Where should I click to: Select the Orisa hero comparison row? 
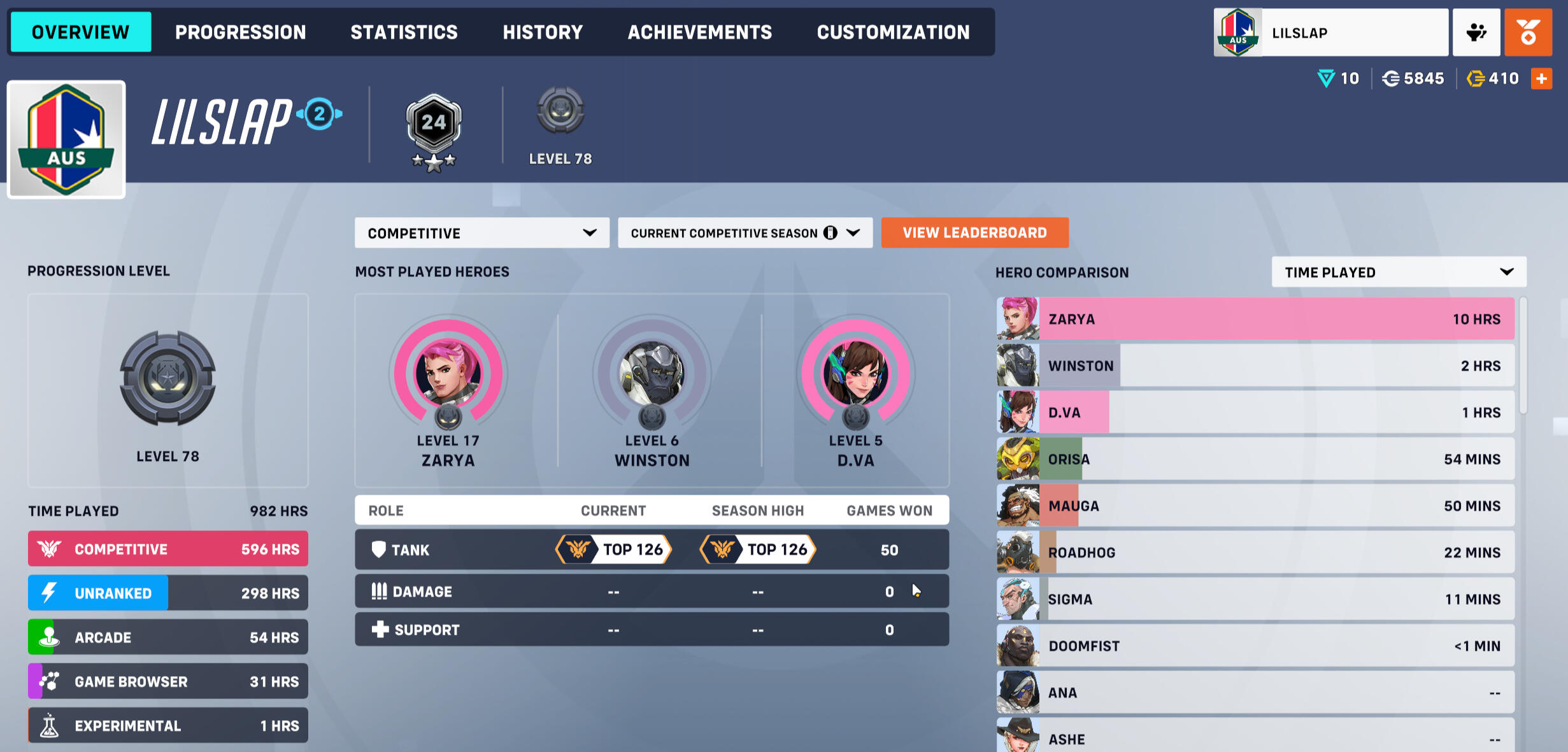[1255, 459]
